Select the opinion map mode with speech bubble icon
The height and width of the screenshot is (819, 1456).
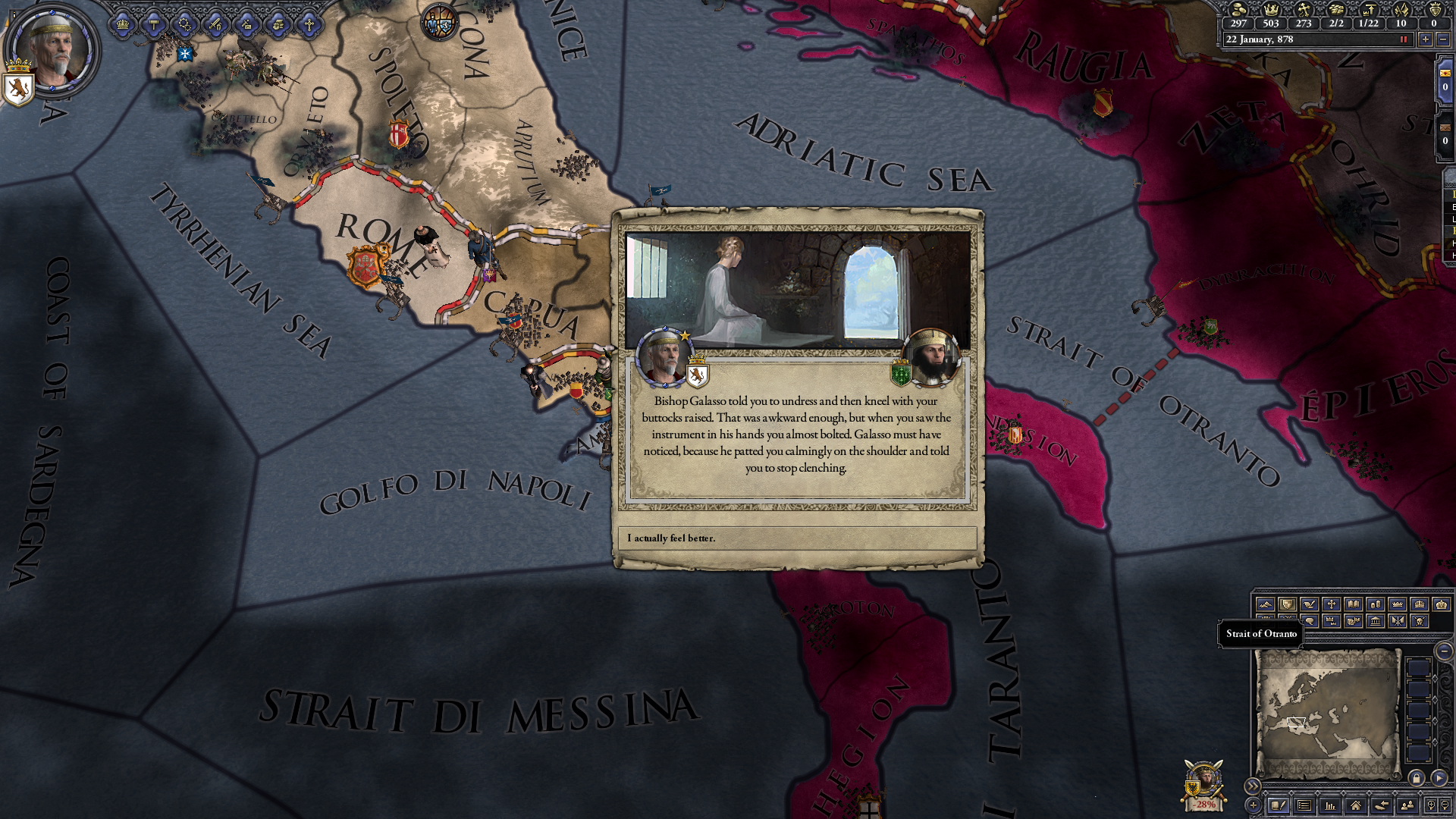[1310, 621]
